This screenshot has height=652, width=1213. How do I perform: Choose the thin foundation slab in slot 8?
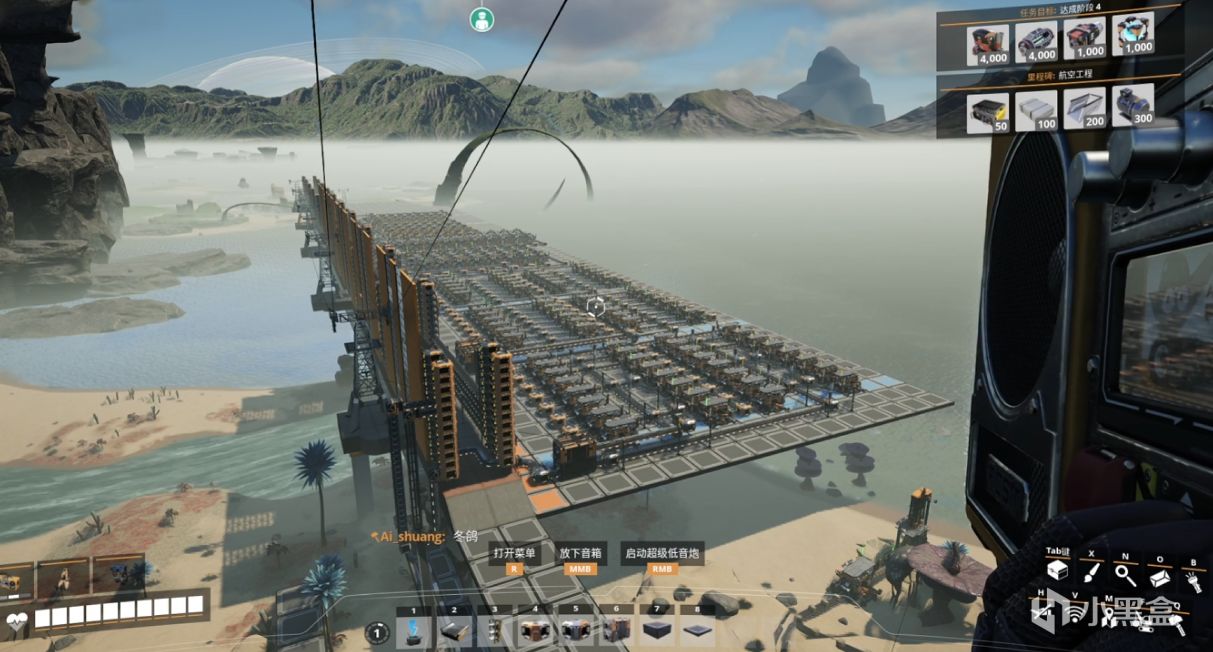coord(698,630)
